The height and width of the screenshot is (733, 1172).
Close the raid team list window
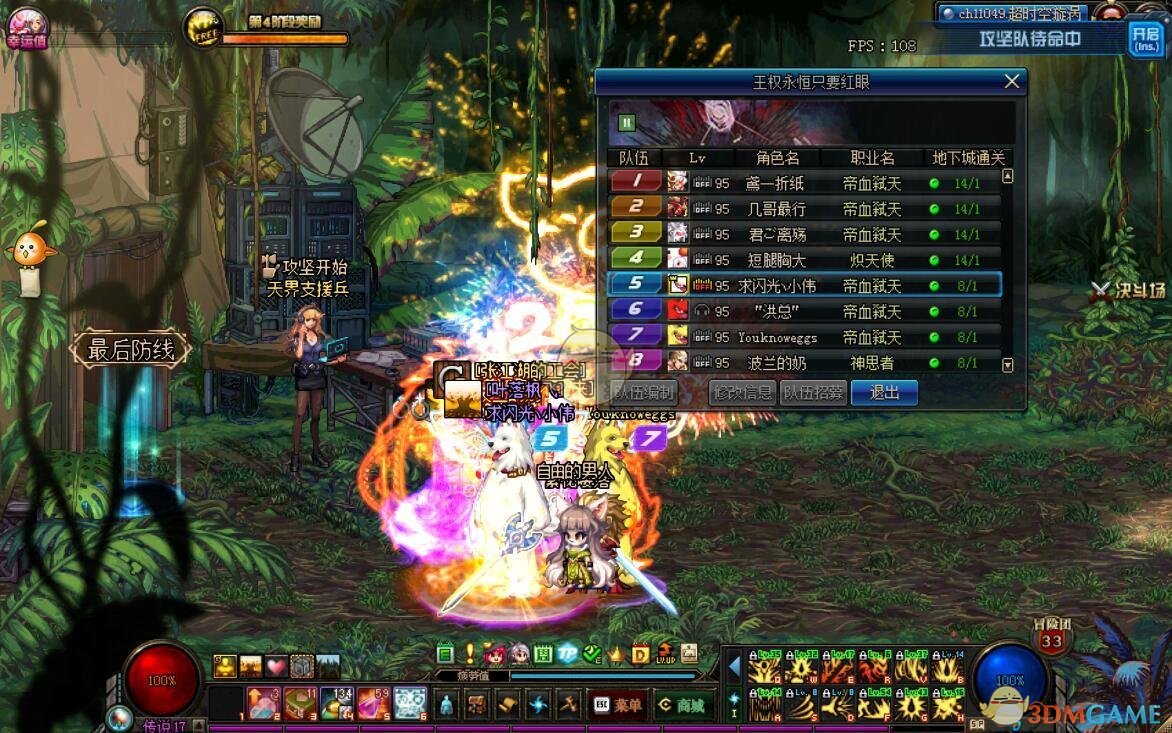point(1012,82)
